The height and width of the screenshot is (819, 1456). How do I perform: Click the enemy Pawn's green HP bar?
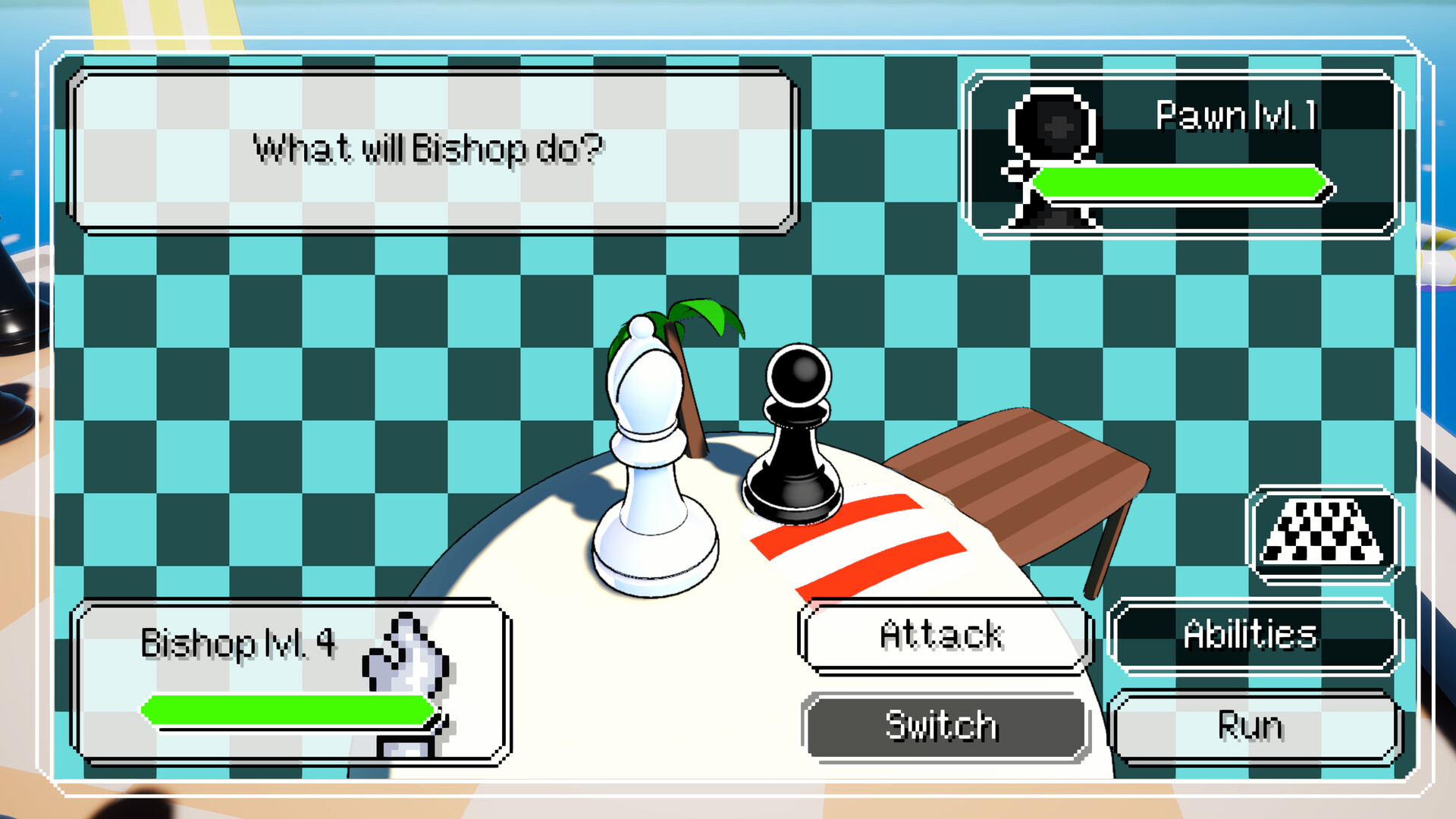point(1183,182)
